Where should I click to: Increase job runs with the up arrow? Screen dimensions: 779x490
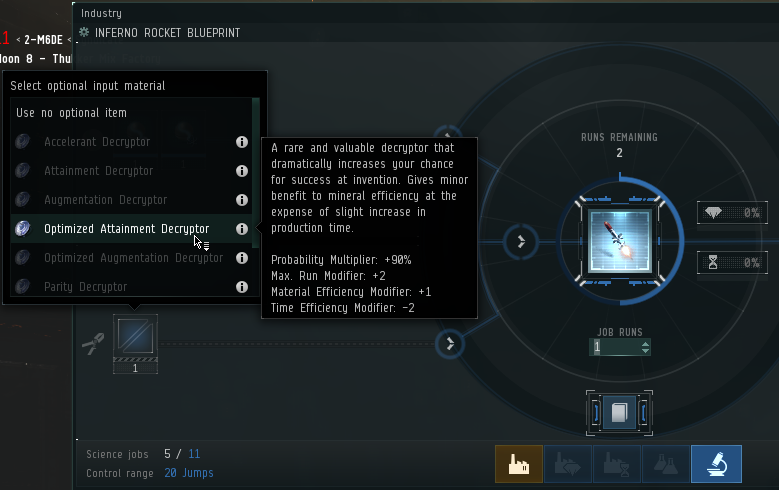(x=645, y=343)
